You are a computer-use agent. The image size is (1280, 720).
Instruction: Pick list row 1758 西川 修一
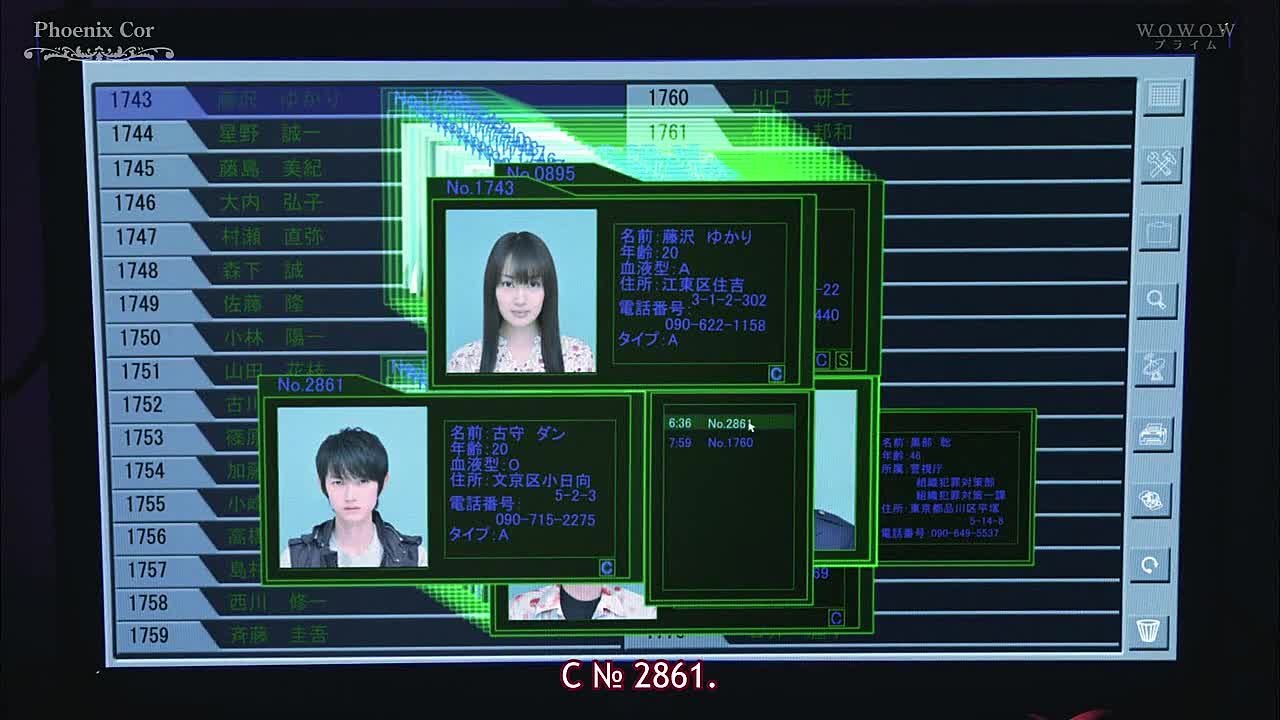(x=240, y=603)
